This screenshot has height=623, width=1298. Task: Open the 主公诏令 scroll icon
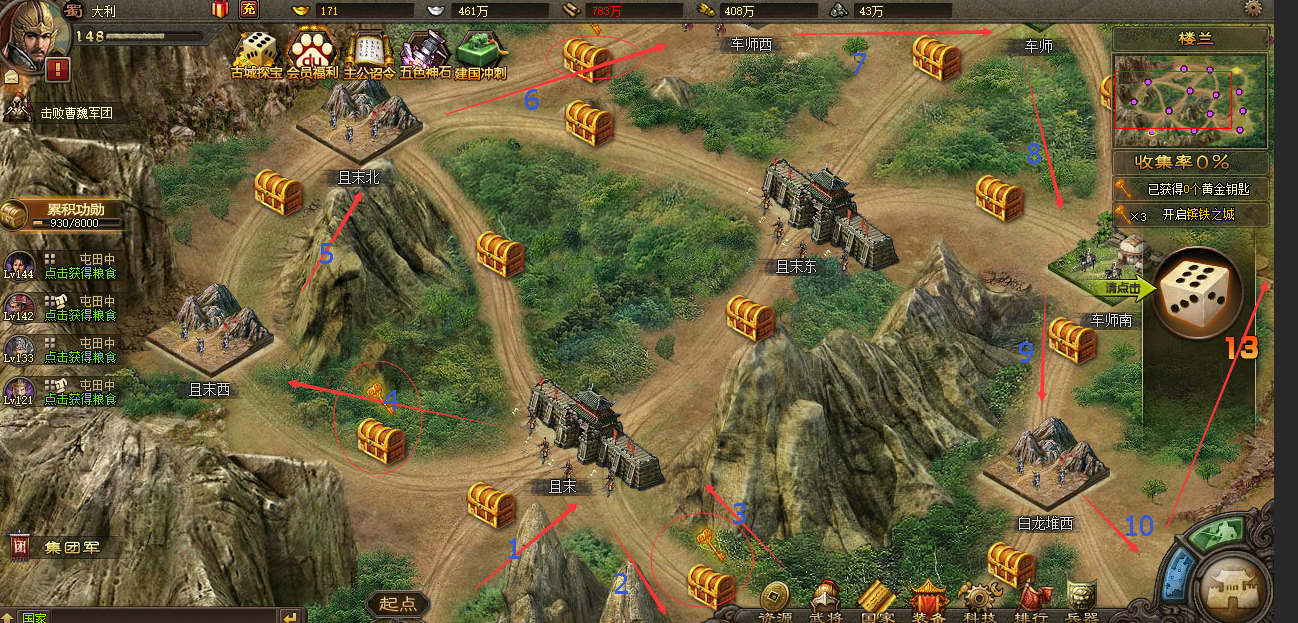pyautogui.click(x=368, y=54)
